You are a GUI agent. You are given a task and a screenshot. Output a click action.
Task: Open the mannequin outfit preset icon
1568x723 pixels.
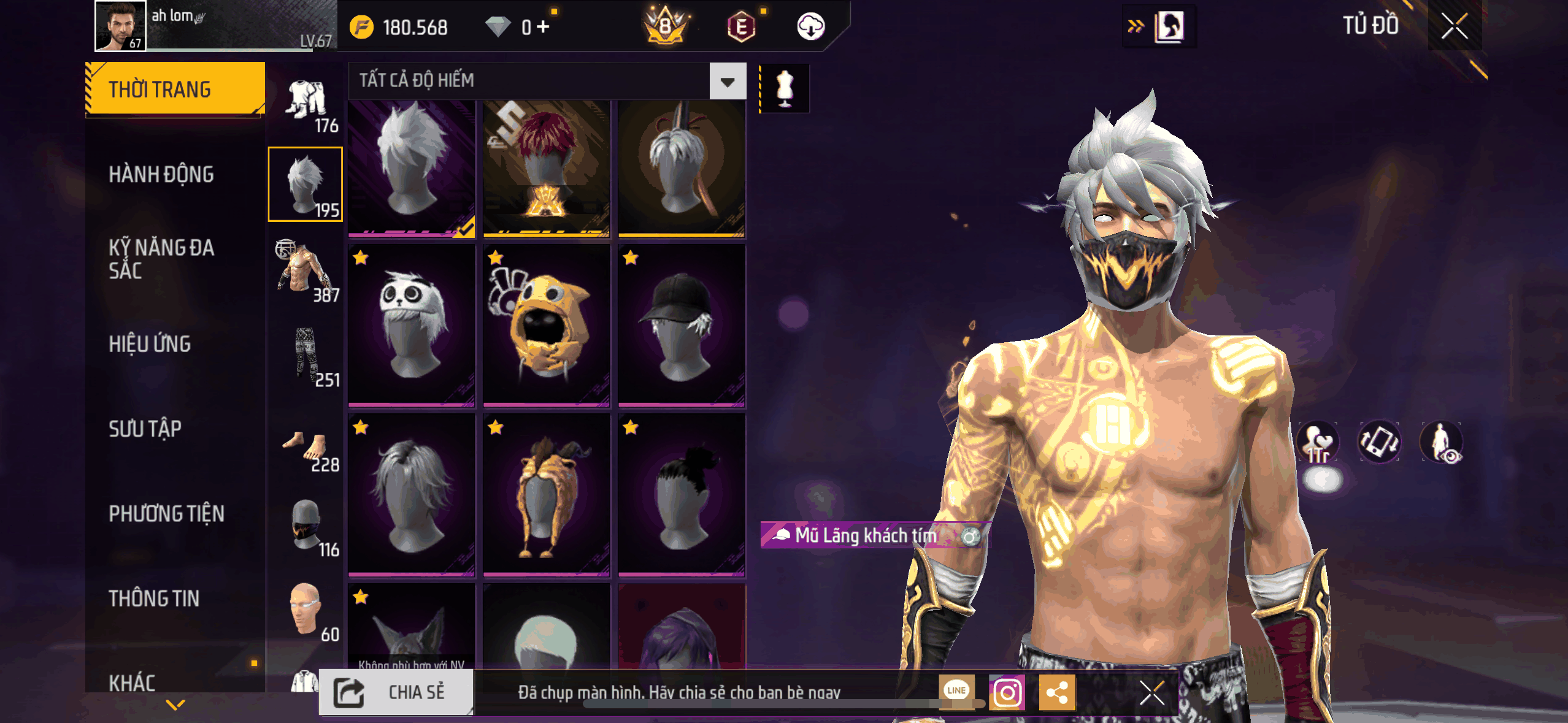(x=785, y=89)
